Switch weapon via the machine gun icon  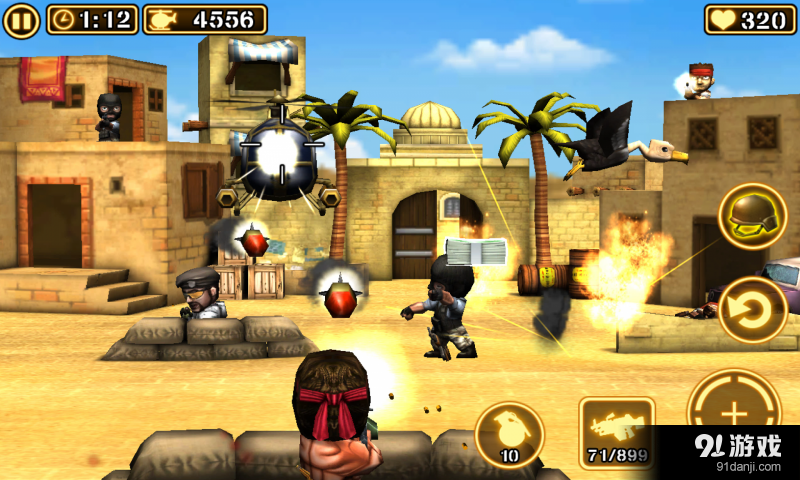point(617,433)
